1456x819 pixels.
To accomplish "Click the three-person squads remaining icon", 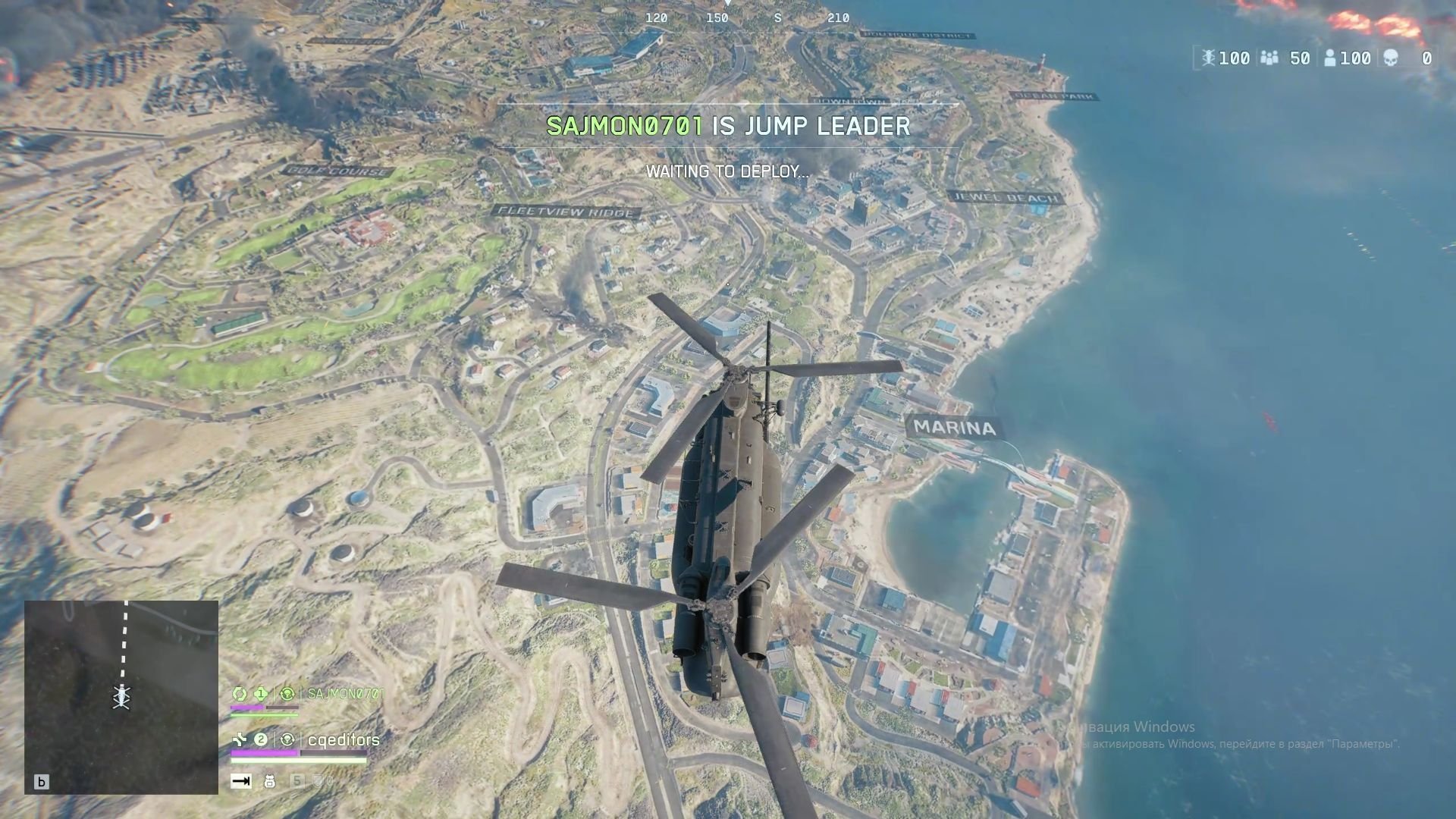I will 1269,58.
